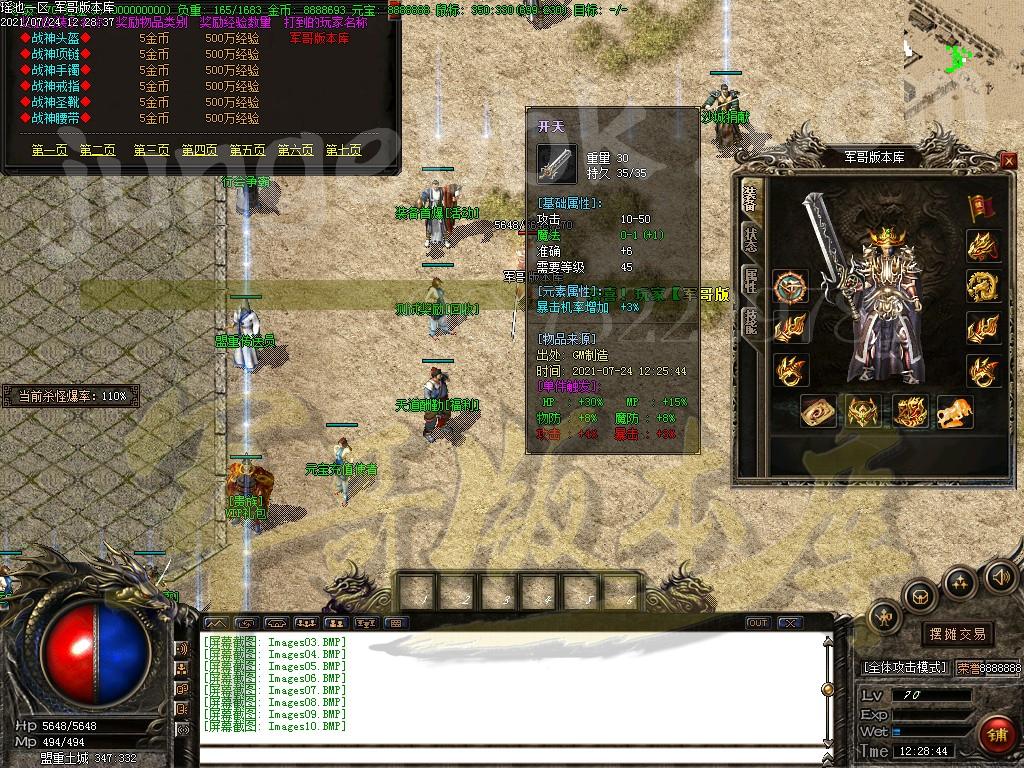Viewport: 1024px width, 768px height.
Task: Choose the 第一页 page link
Action: (x=50, y=151)
